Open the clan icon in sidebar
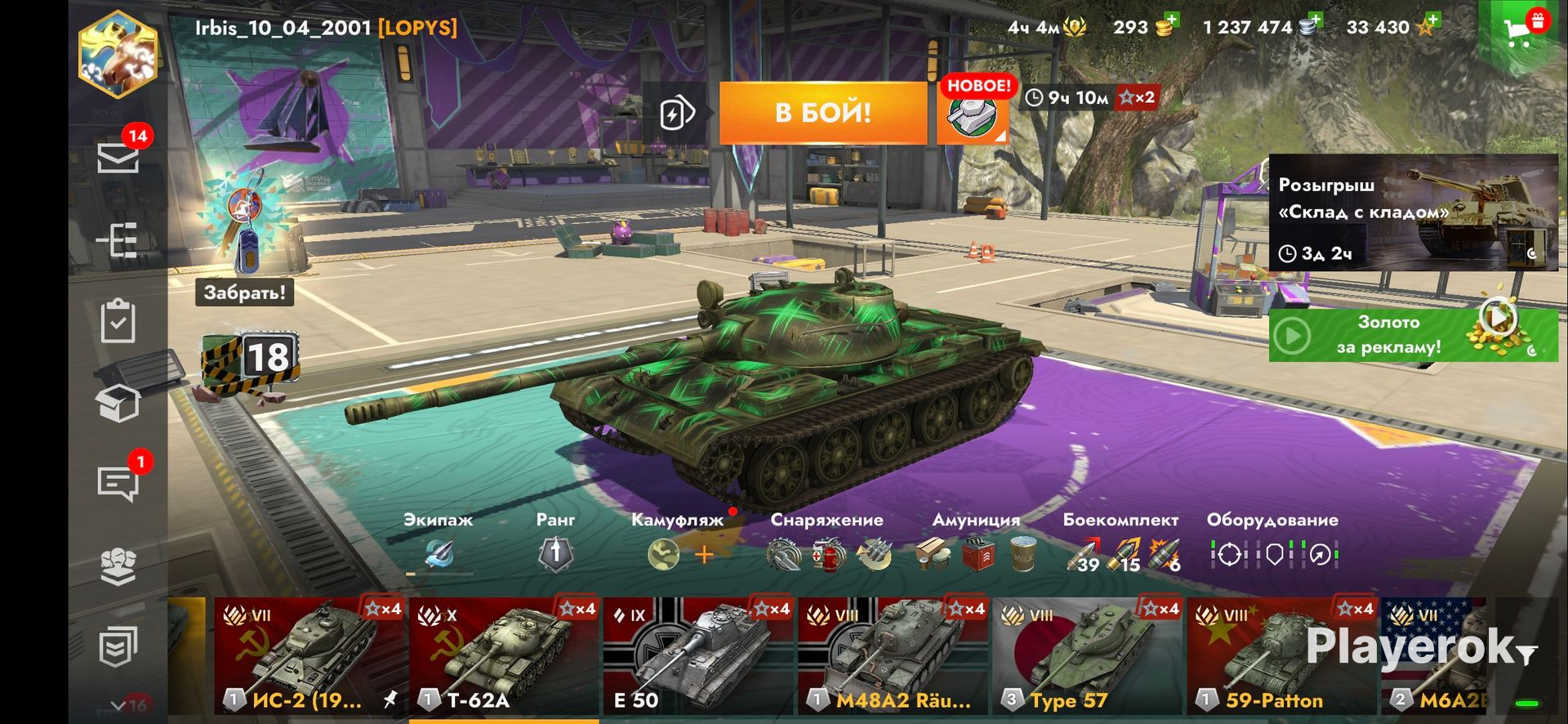This screenshot has width=1568, height=724. [118, 565]
